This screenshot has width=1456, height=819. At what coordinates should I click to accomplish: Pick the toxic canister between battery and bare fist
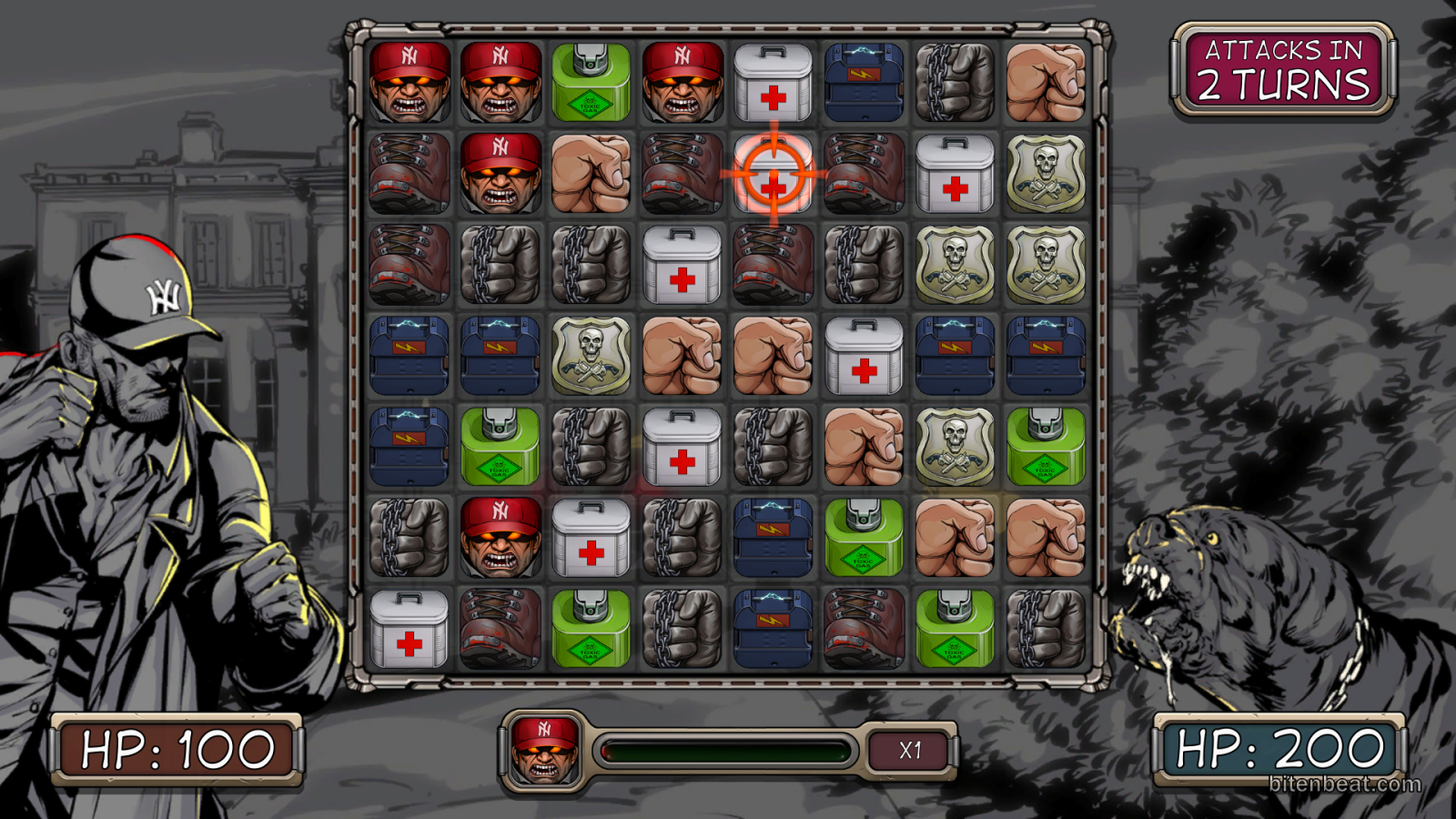[864, 537]
